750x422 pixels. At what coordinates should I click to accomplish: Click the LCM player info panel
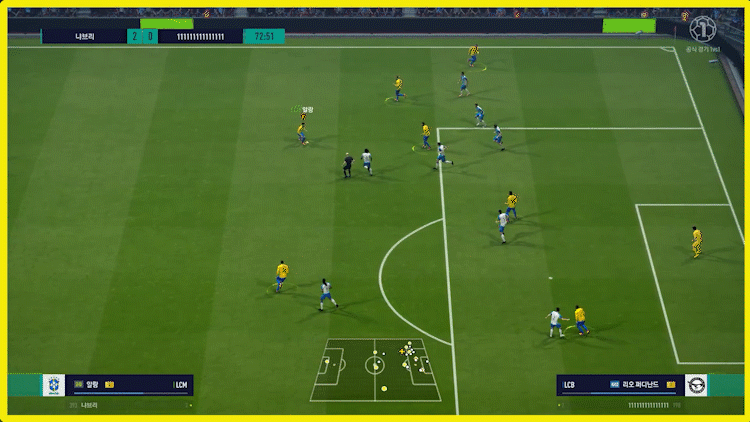click(130, 385)
